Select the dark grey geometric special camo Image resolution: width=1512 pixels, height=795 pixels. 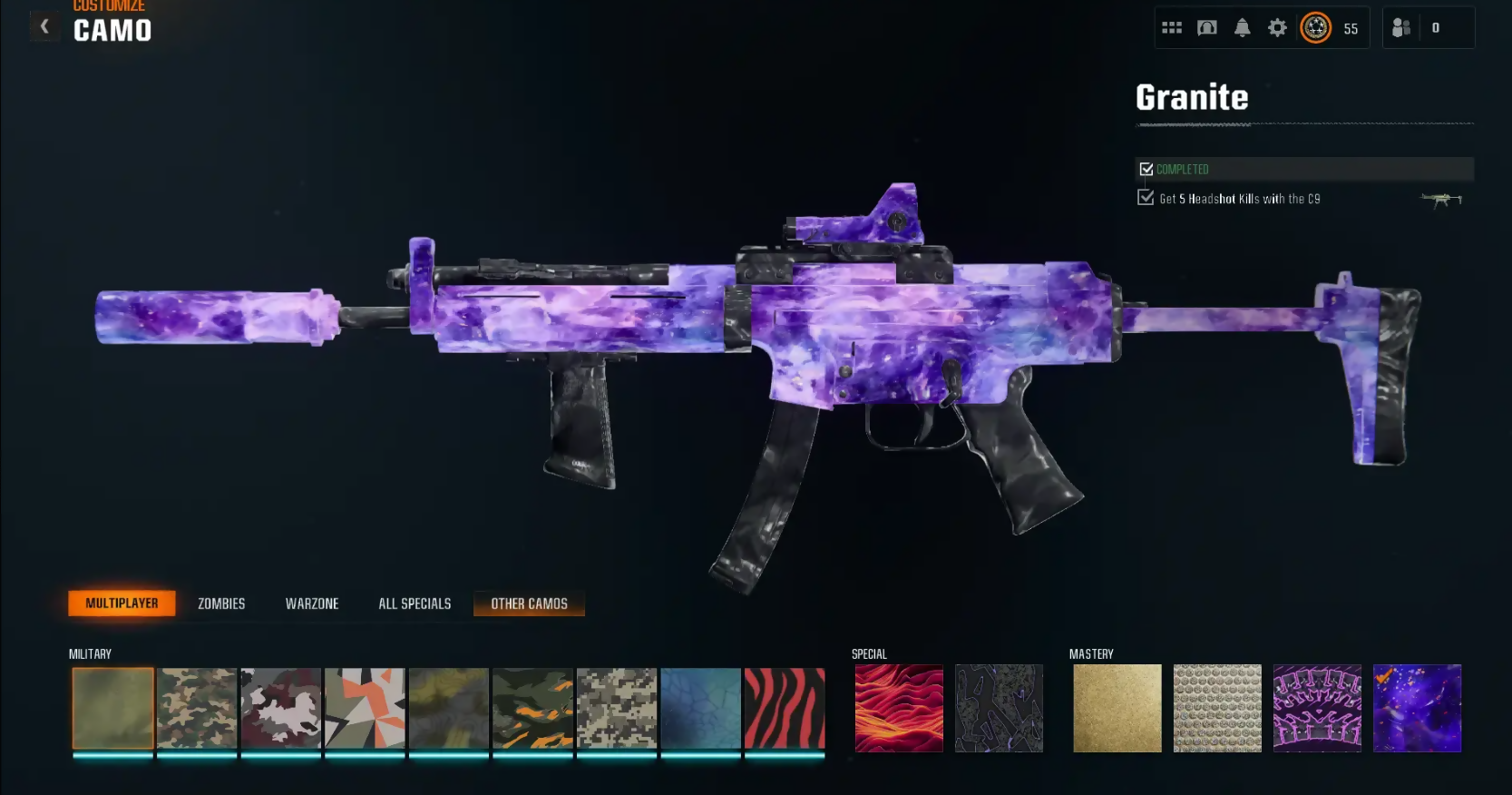point(999,709)
